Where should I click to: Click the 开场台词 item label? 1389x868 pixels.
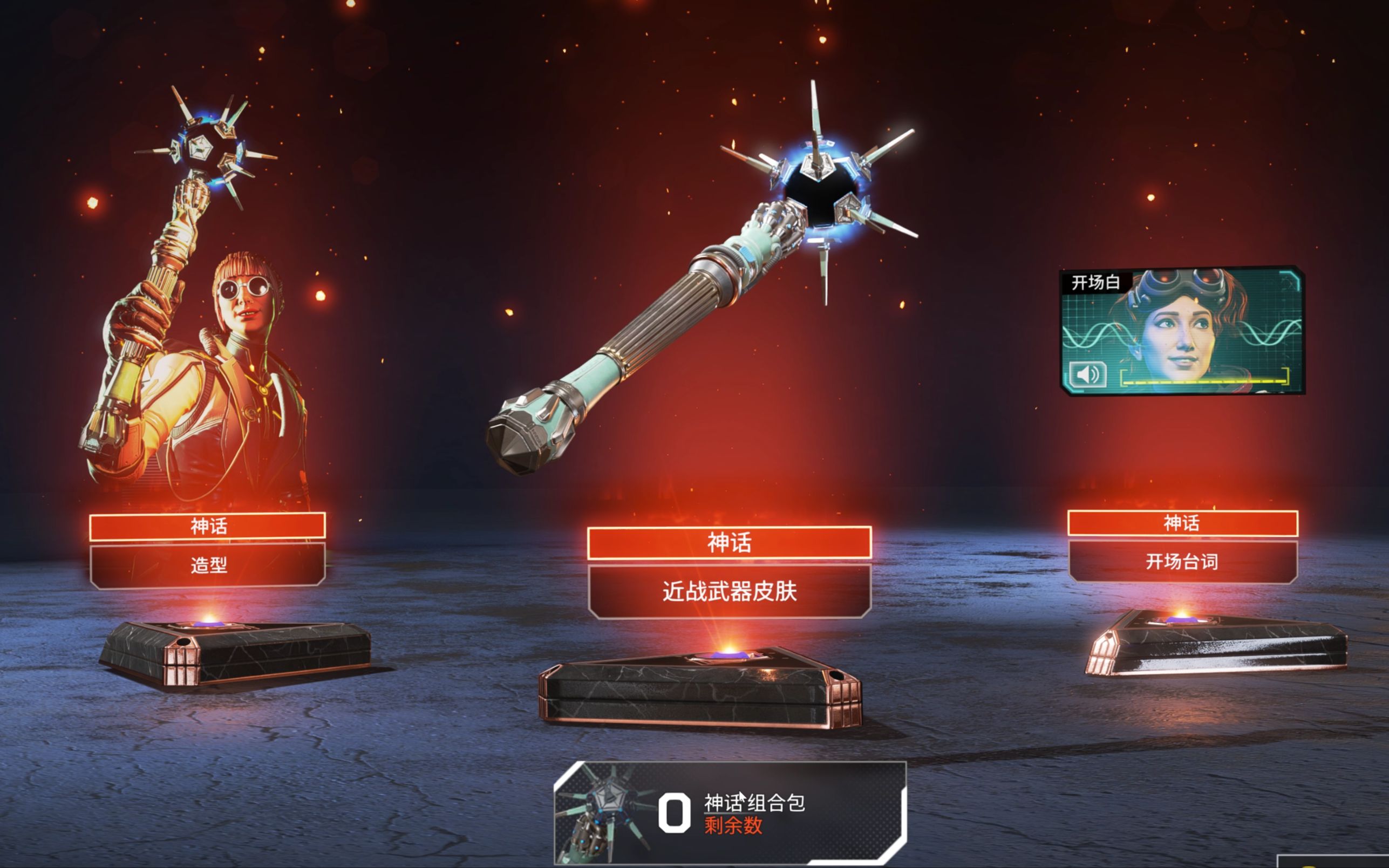point(1182,561)
